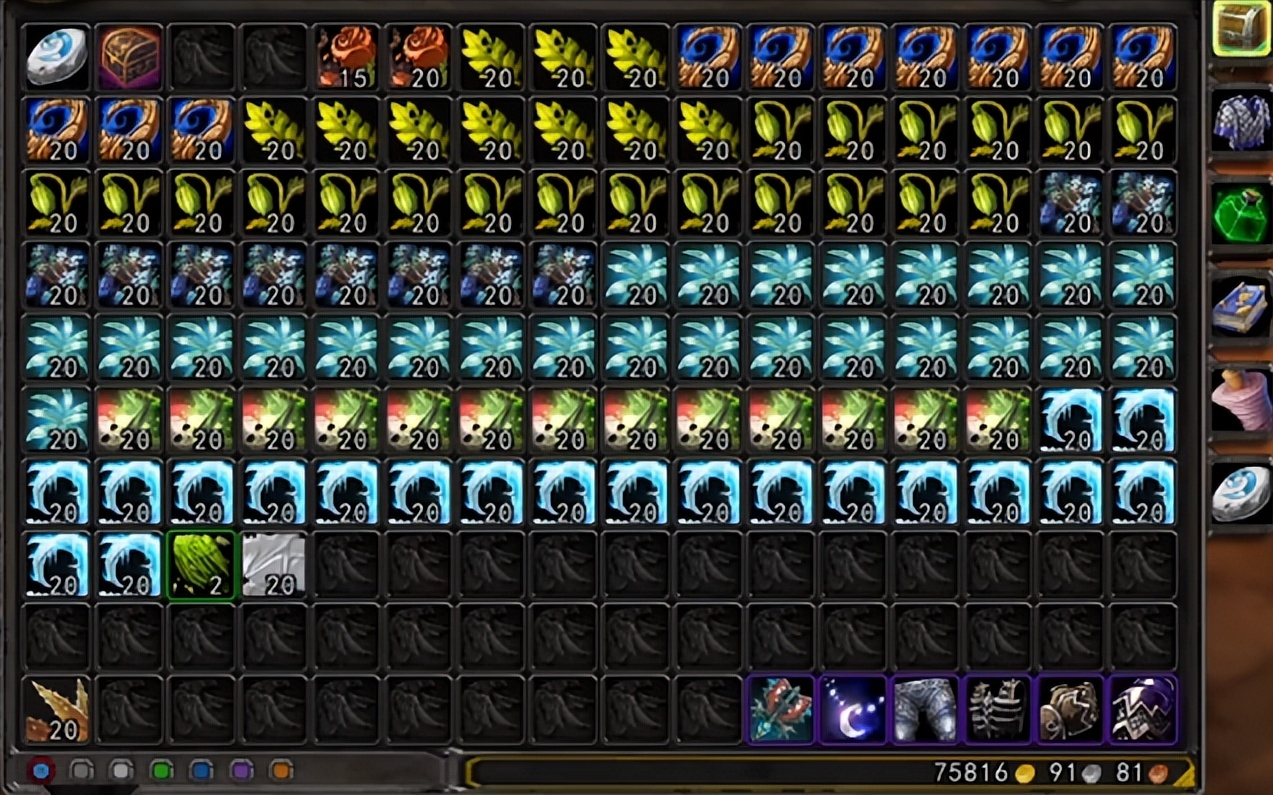Toggle the blue quality filter button
The width and height of the screenshot is (1273, 795).
pos(201,771)
